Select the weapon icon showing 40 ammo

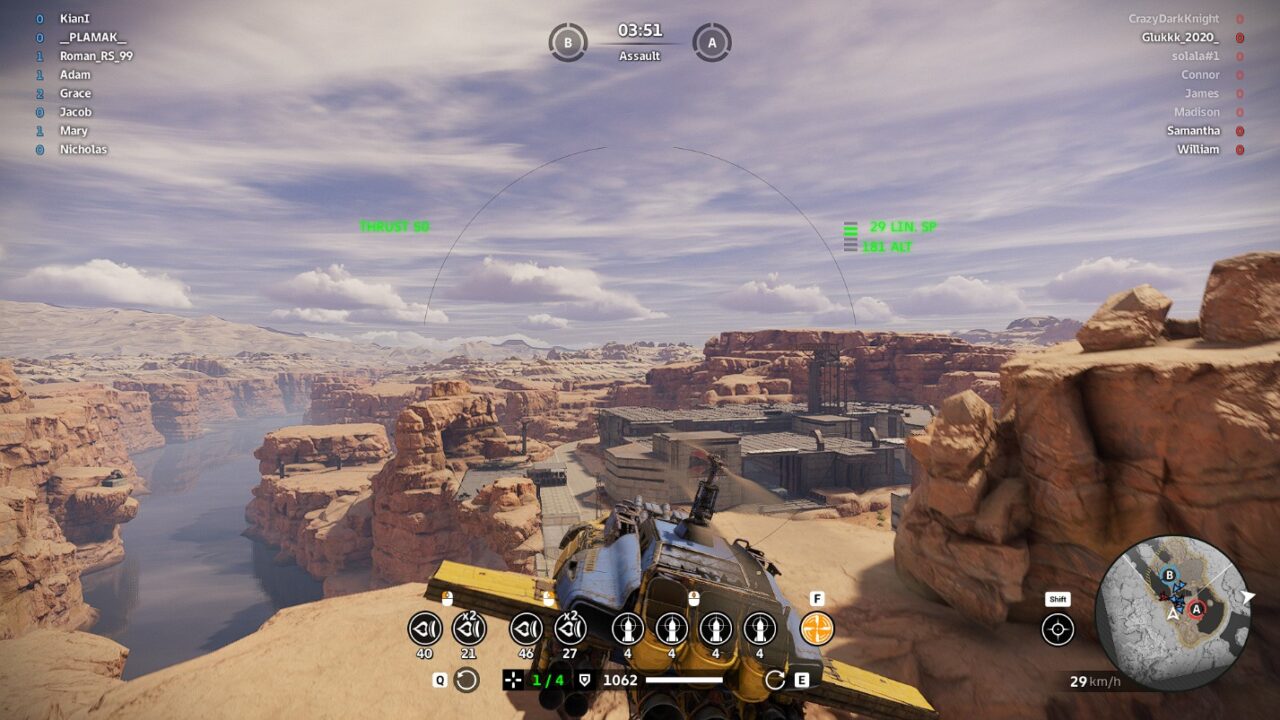pyautogui.click(x=425, y=629)
